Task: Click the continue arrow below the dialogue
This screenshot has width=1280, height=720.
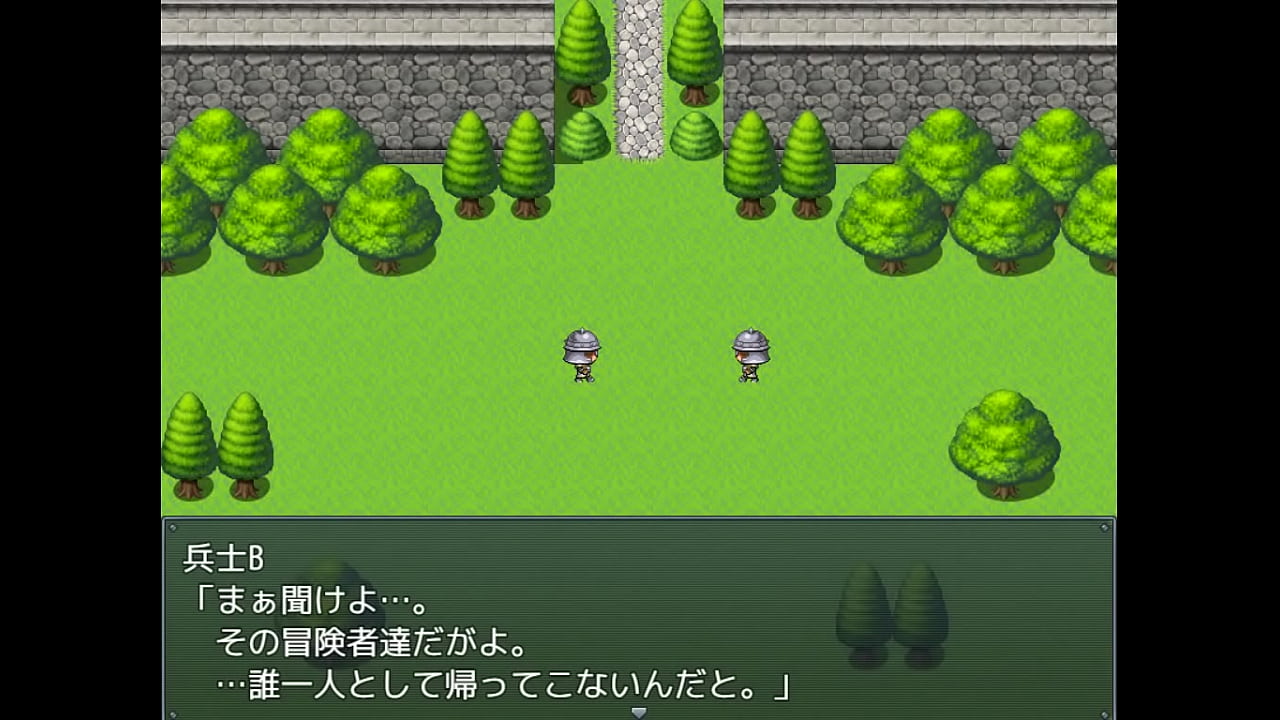Action: tap(639, 711)
